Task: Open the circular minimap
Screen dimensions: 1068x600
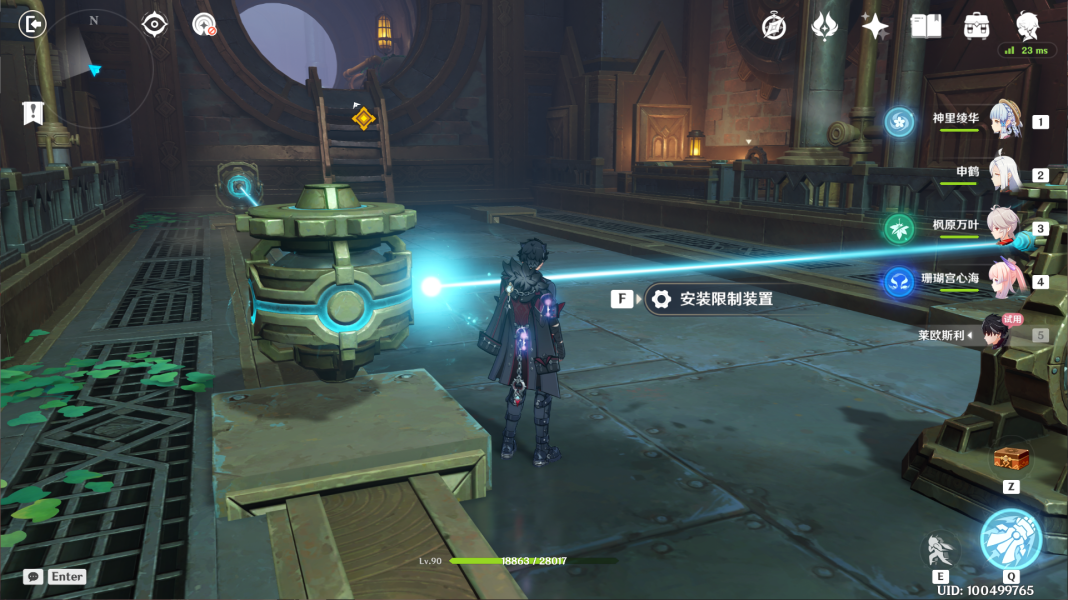Action: 94,68
